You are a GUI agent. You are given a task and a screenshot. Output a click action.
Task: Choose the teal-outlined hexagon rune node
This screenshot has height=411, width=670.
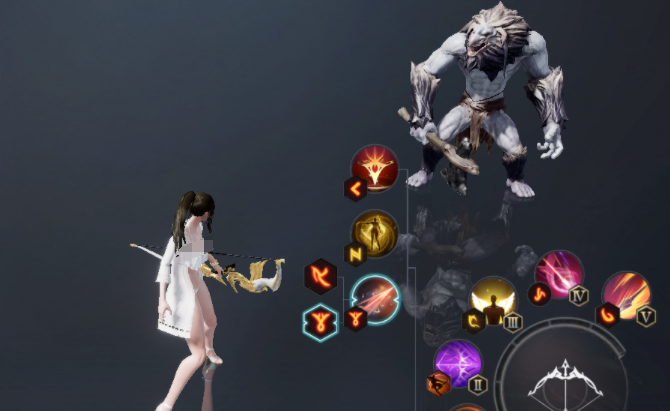tap(320, 321)
